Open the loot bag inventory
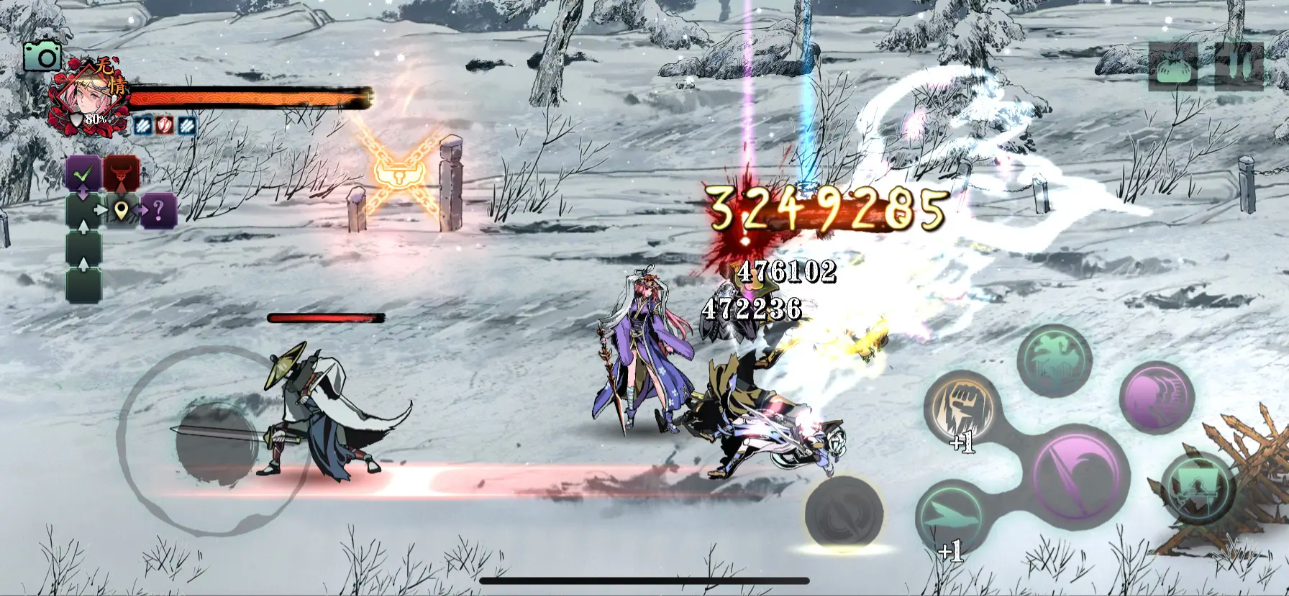 point(1173,67)
